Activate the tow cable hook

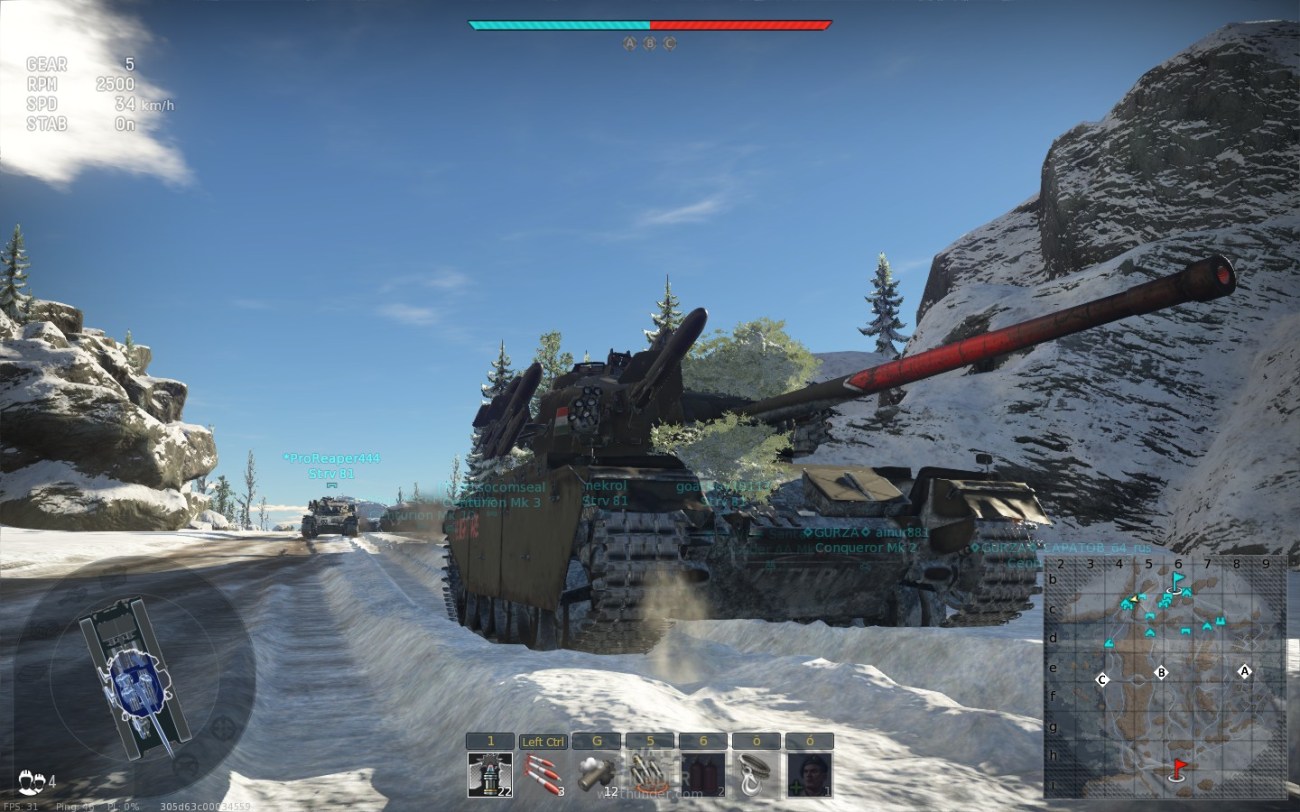point(755,773)
